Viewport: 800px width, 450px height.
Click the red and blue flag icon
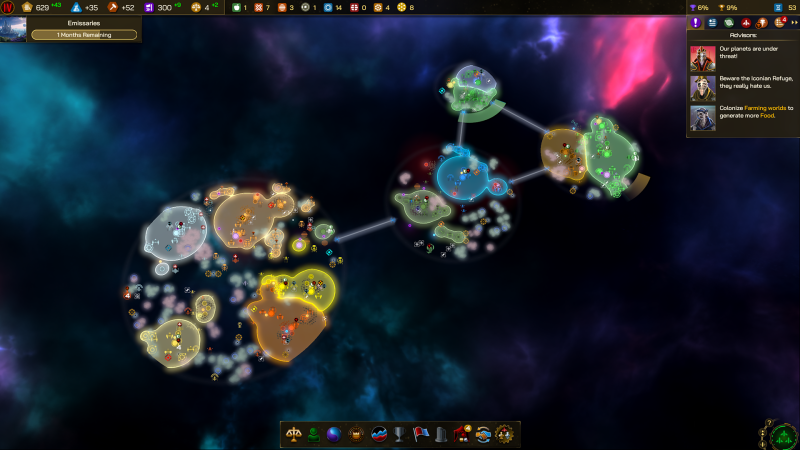(x=421, y=434)
